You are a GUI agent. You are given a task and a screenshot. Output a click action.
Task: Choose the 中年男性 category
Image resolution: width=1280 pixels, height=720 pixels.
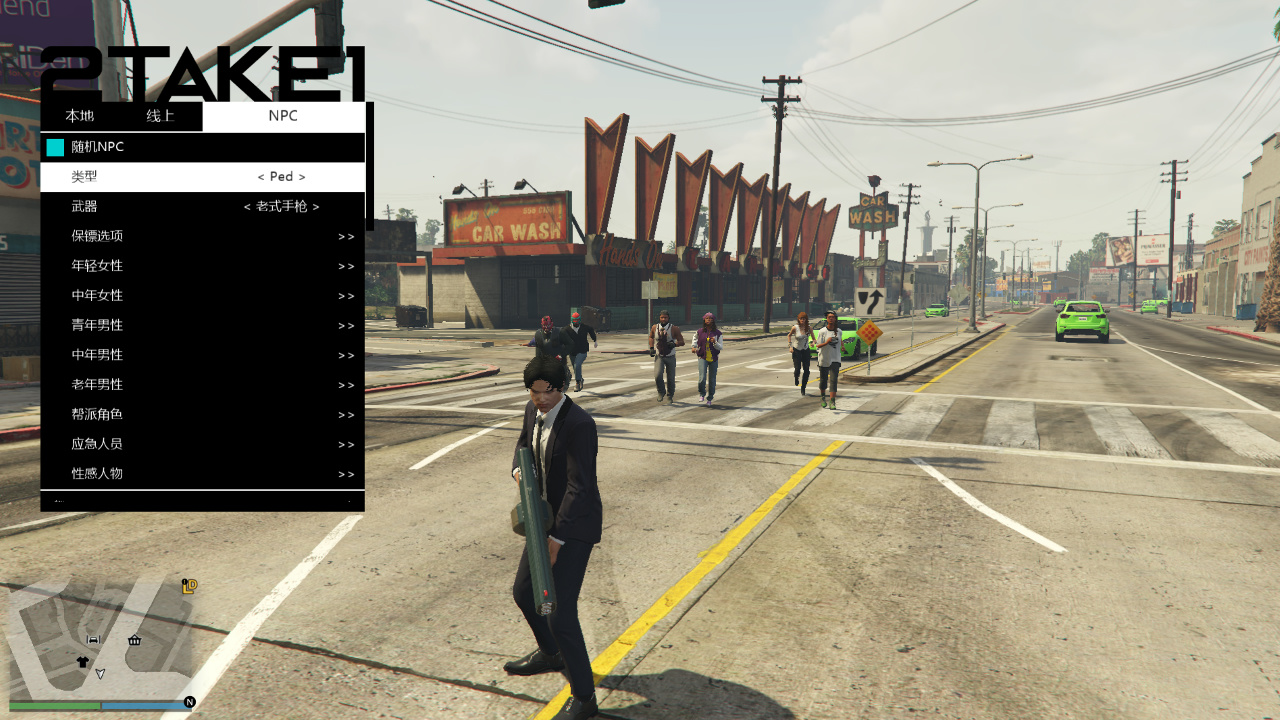[202, 355]
